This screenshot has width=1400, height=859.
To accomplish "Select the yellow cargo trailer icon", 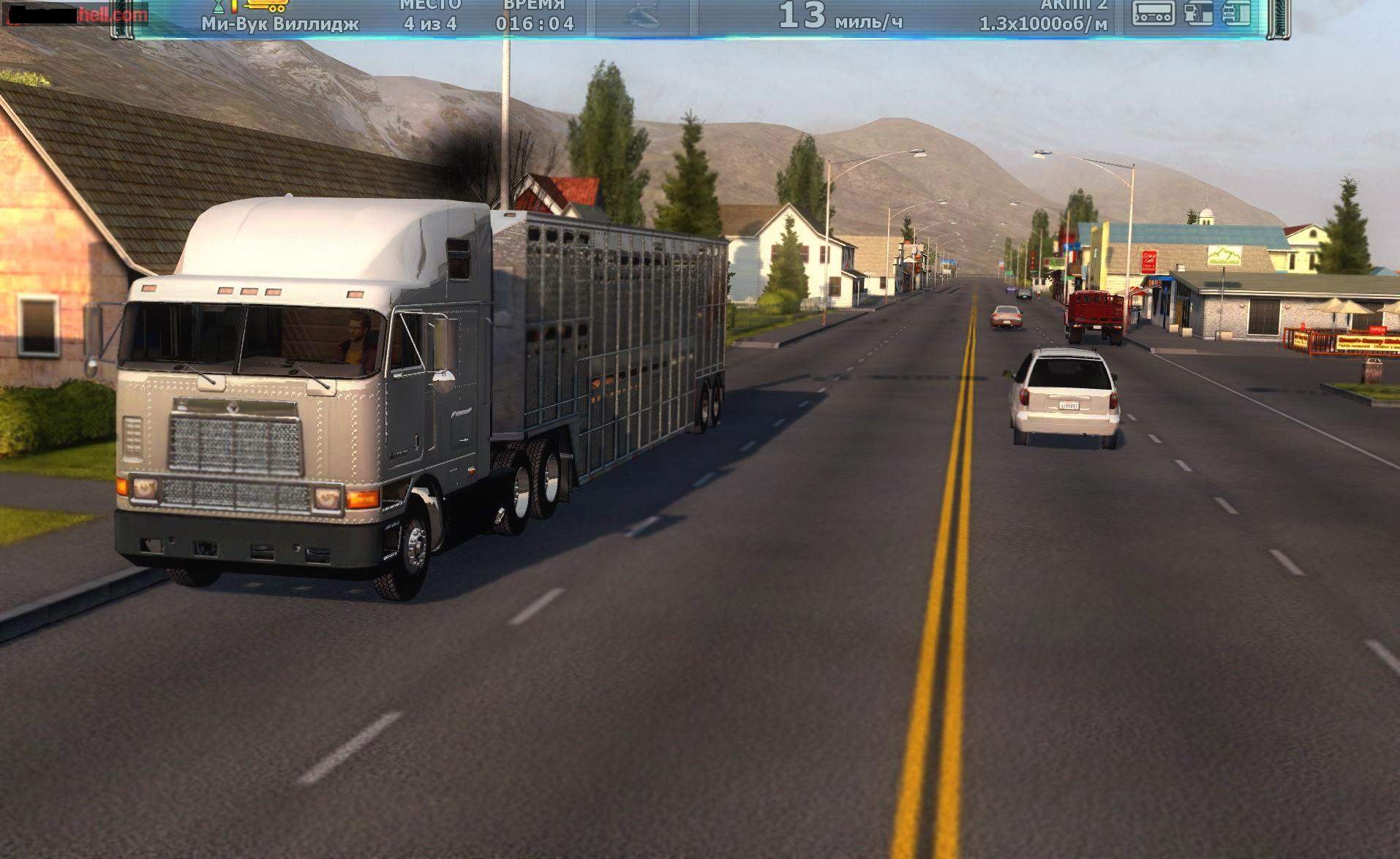I will [265, 6].
